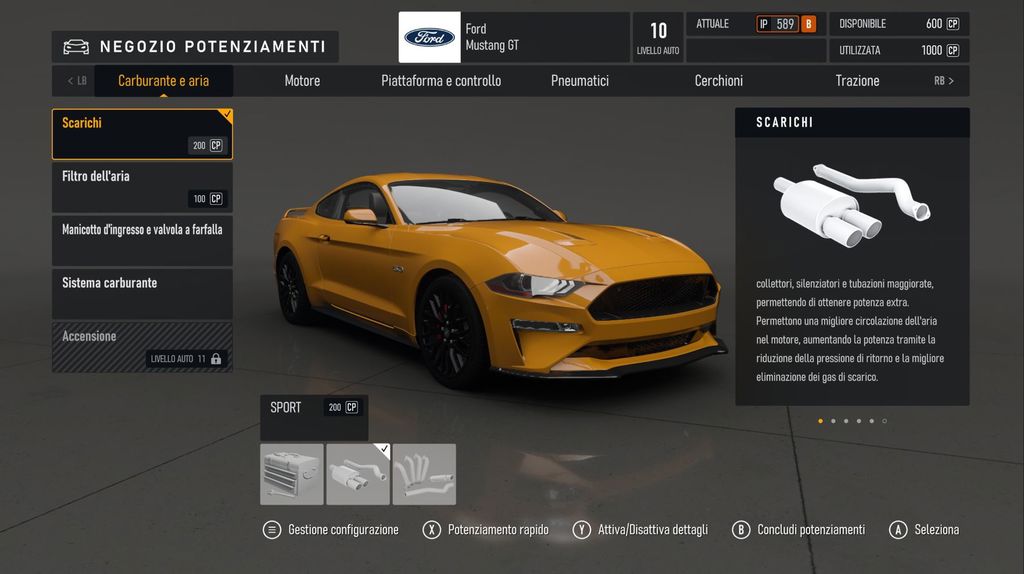Select the Scarichi upgrade entry

click(x=142, y=134)
